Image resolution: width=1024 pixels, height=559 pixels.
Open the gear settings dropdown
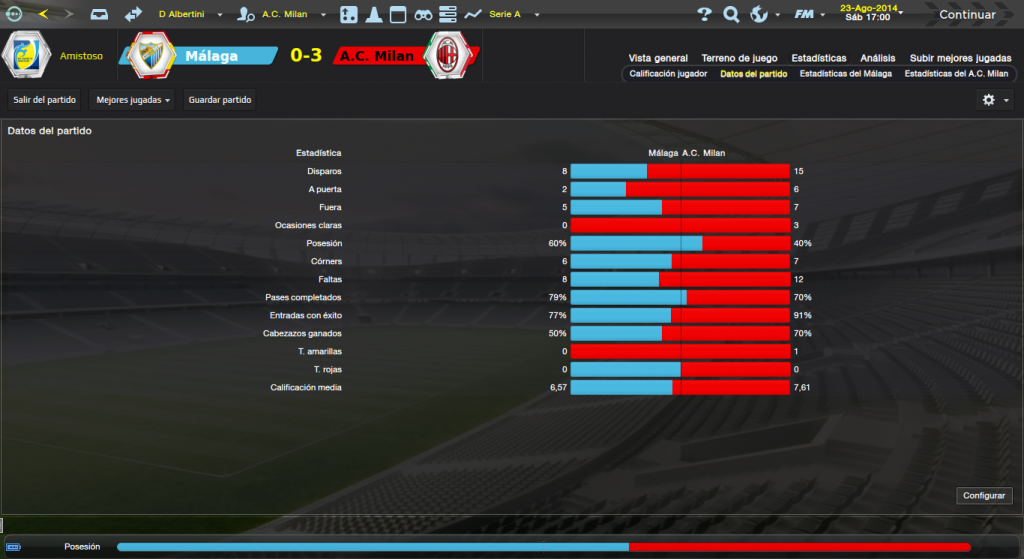click(x=996, y=100)
